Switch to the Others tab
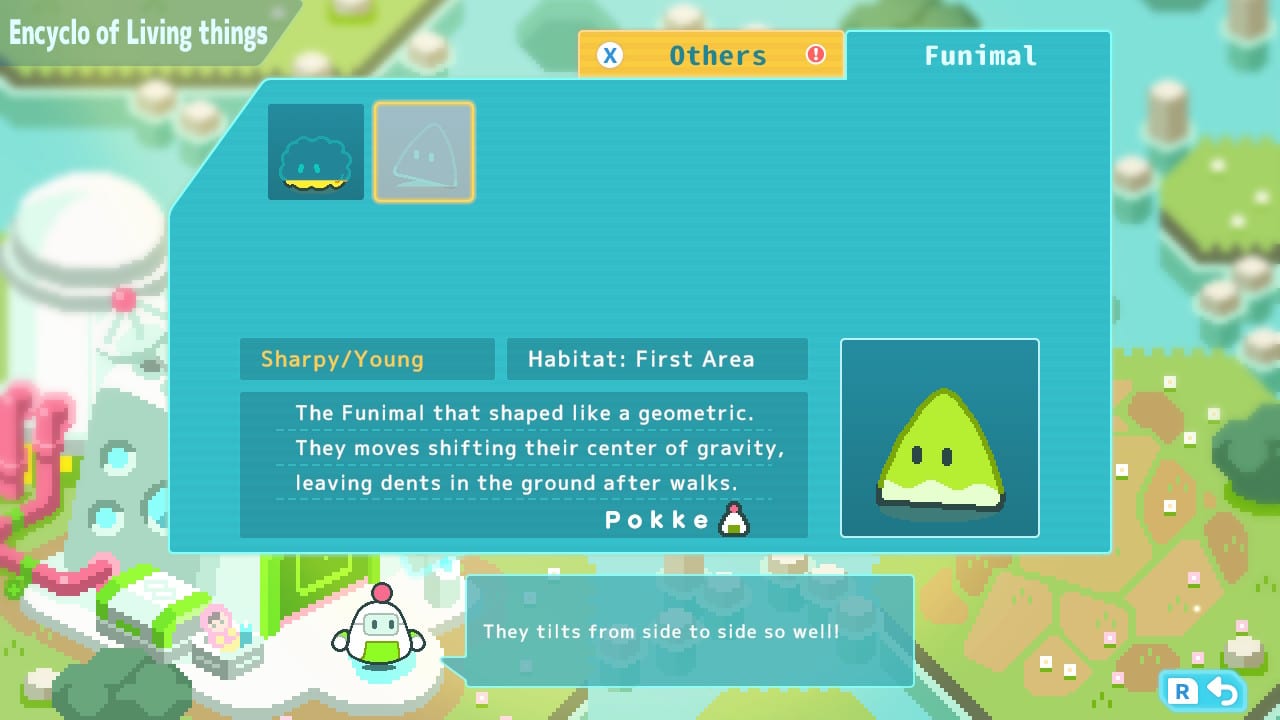 click(x=712, y=56)
